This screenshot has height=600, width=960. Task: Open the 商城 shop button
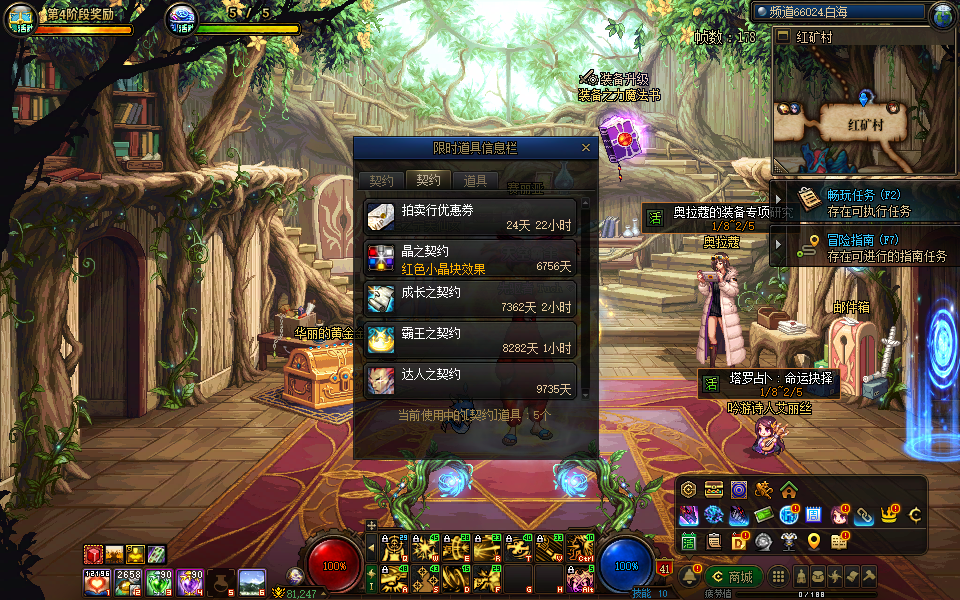click(732, 577)
